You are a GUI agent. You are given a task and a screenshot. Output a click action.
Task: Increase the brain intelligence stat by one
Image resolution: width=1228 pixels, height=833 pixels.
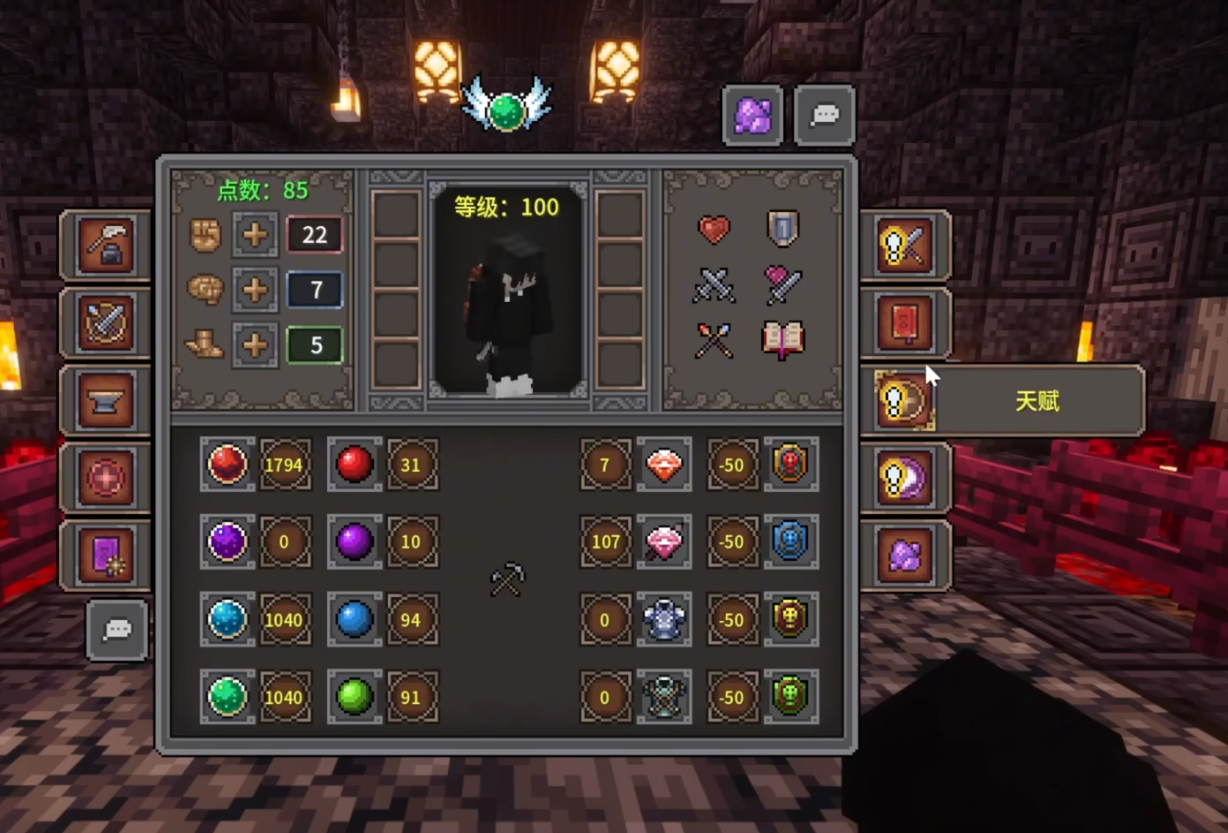click(255, 290)
